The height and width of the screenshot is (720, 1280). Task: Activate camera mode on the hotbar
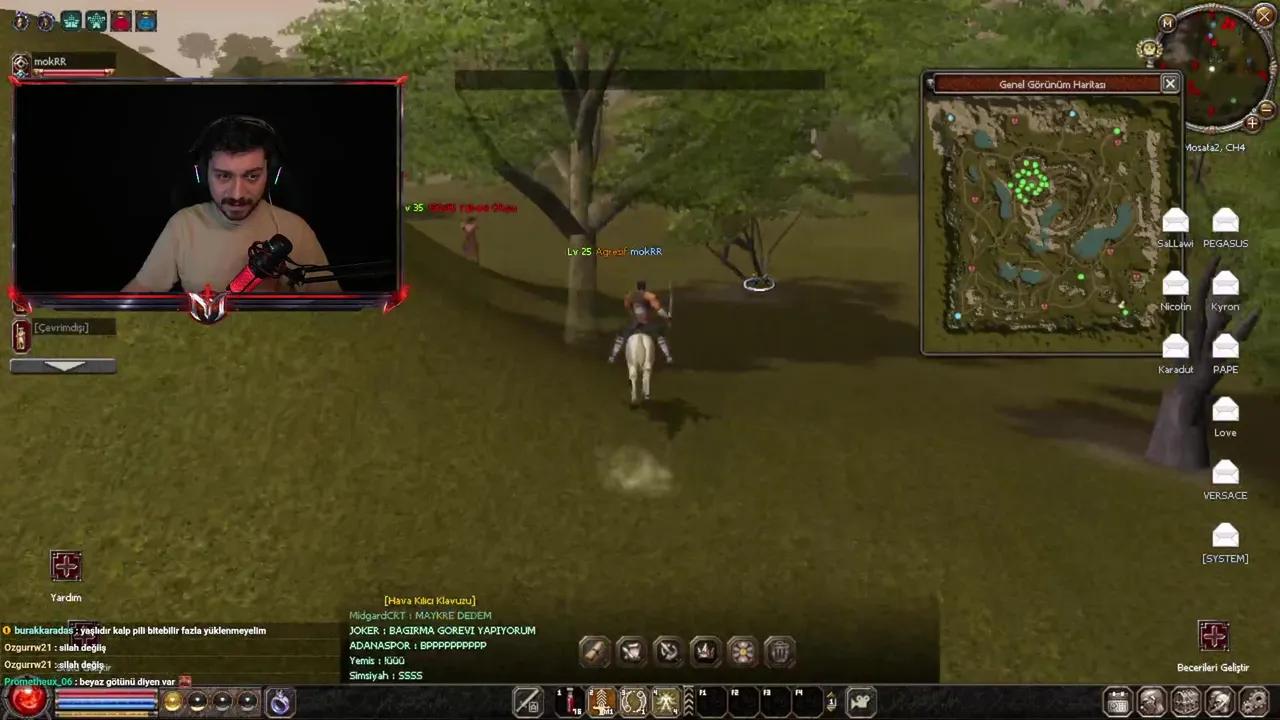[862, 700]
